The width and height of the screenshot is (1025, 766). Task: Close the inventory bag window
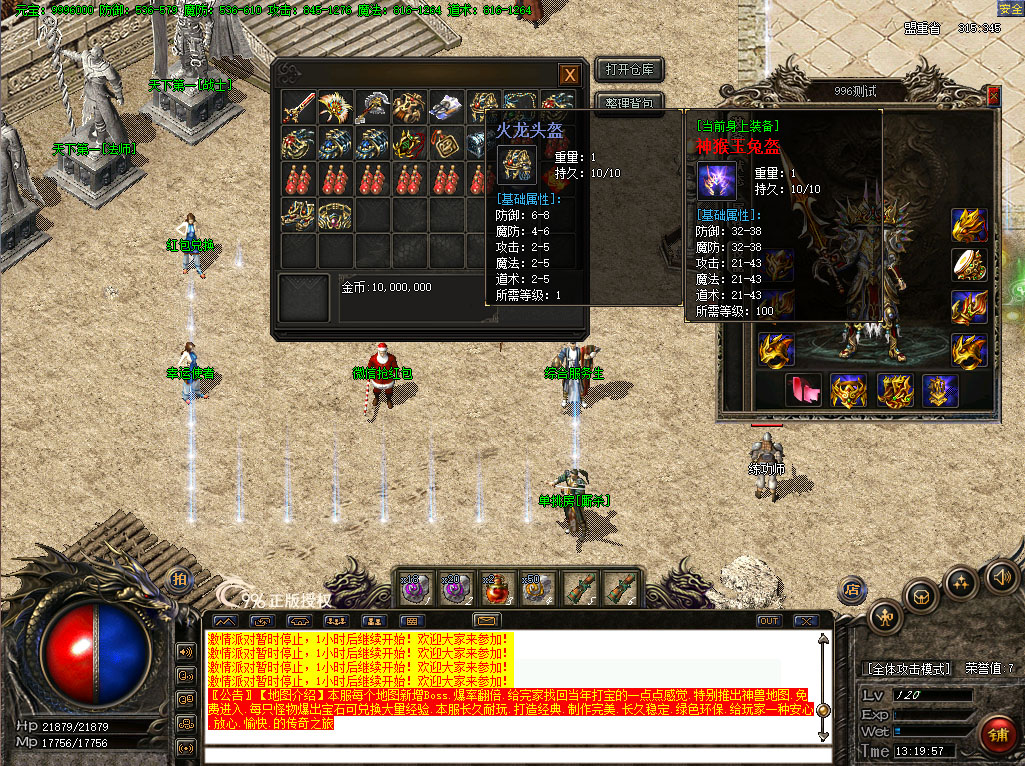568,75
